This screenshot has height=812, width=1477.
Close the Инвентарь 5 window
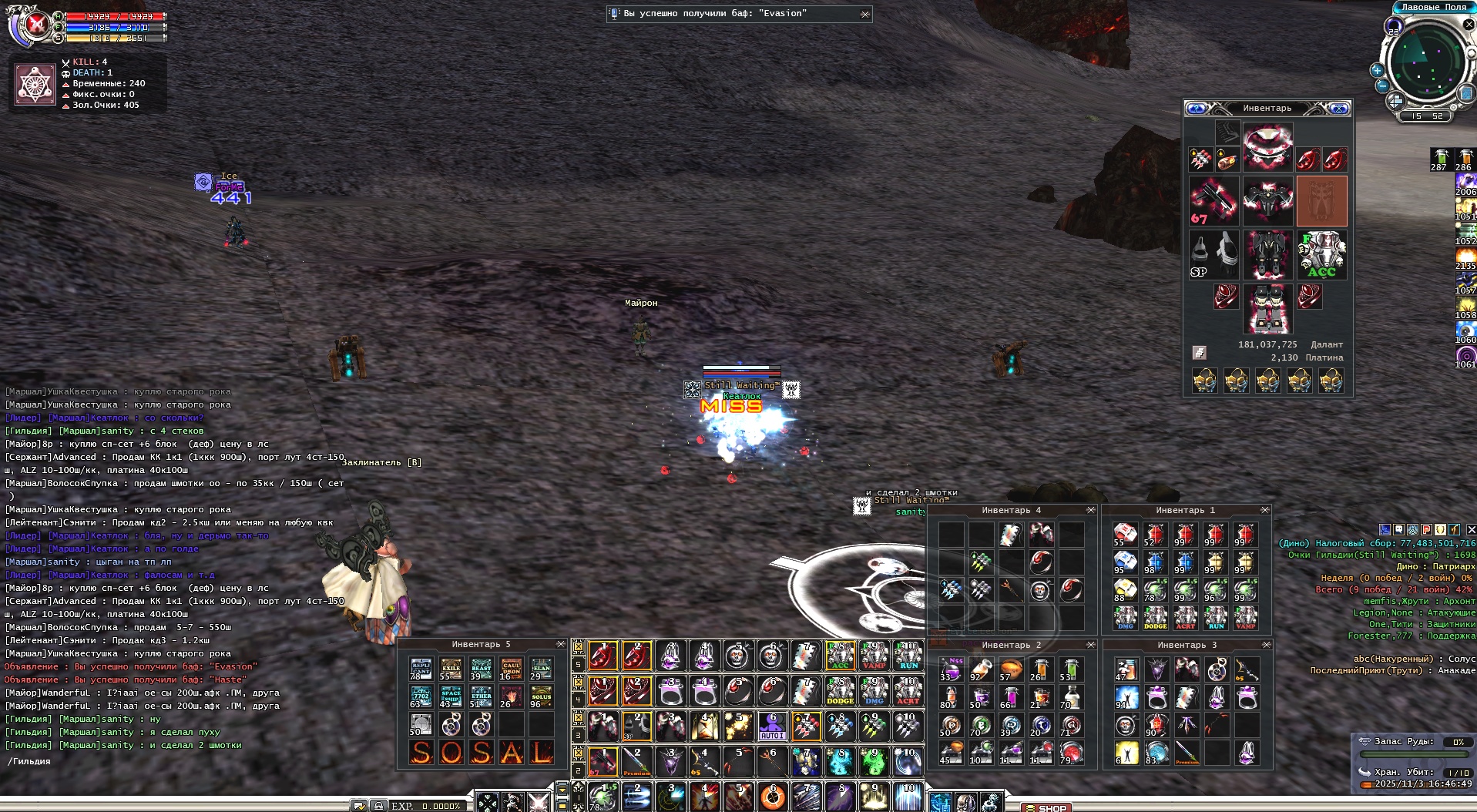pyautogui.click(x=560, y=644)
